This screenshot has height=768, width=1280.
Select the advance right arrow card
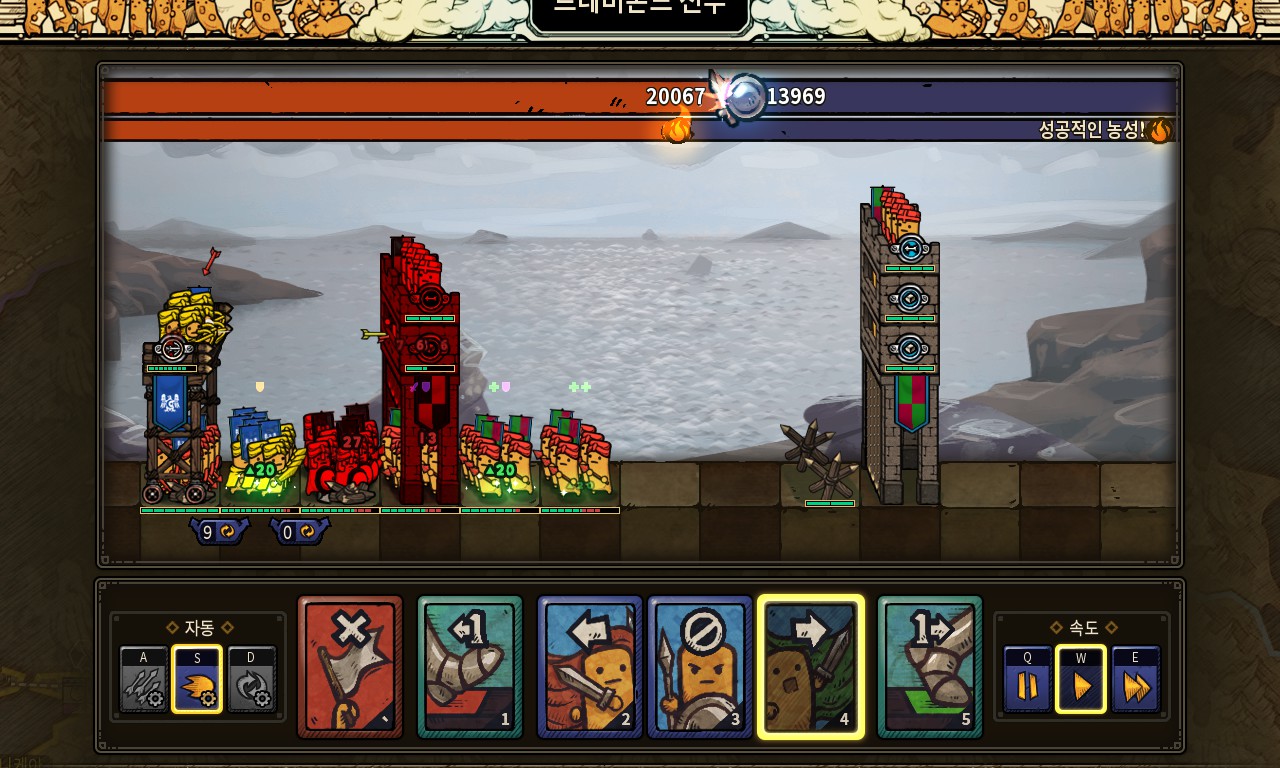(x=811, y=667)
